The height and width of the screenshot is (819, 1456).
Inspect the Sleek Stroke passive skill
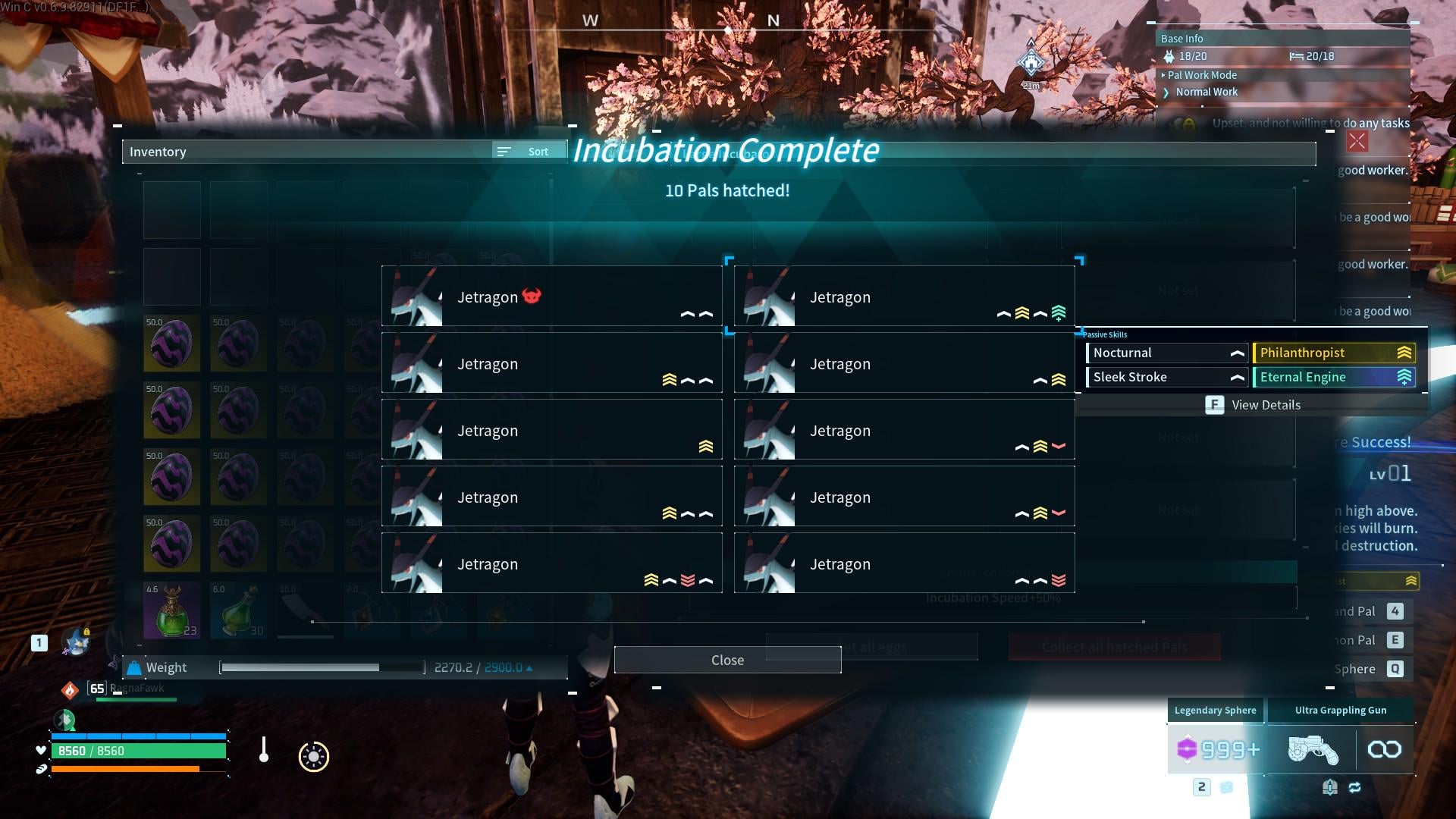click(1167, 377)
